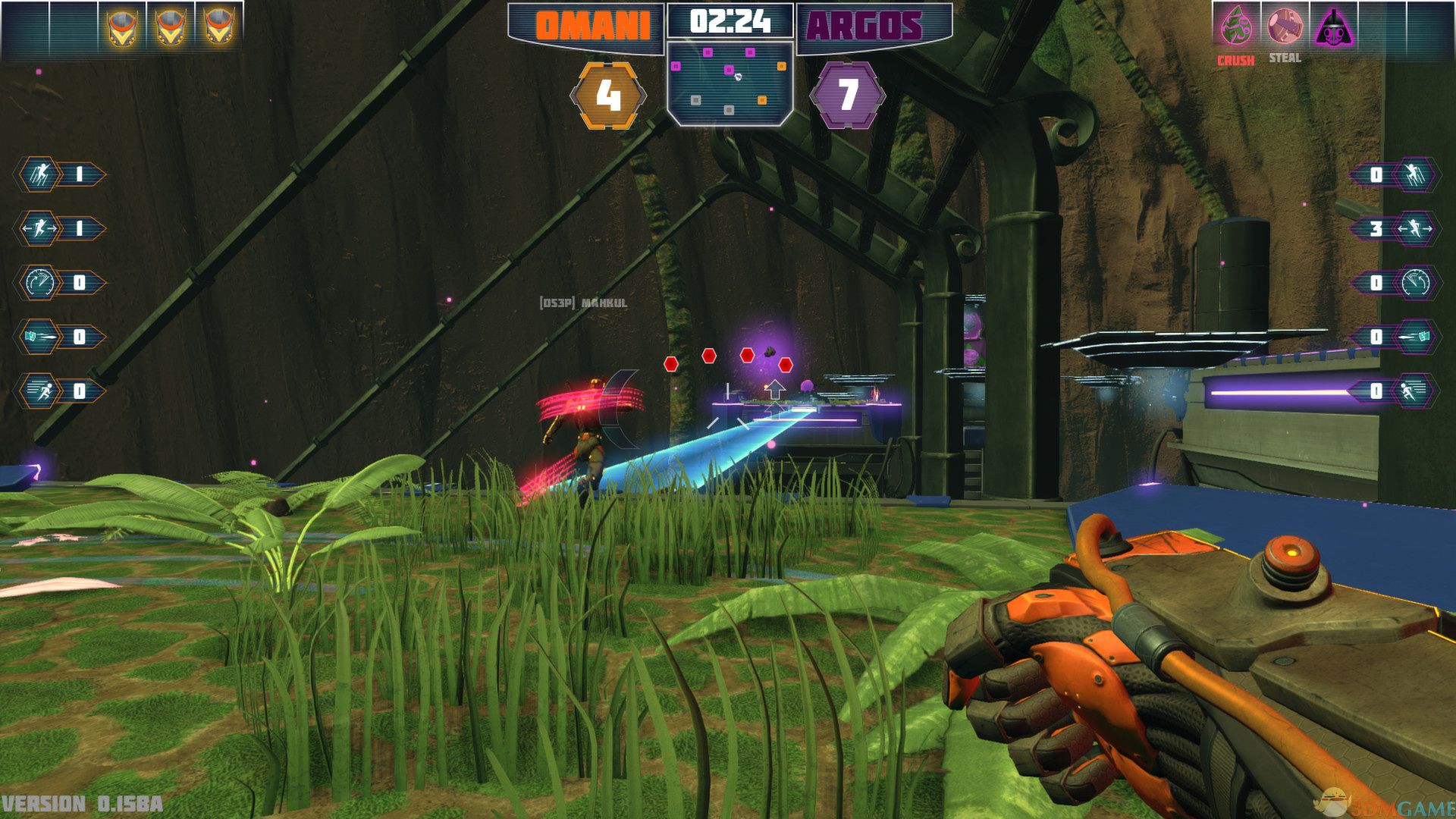Viewport: 1456px width, 819px height.
Task: Click Omani's orange jump boost icon
Action: [39, 174]
